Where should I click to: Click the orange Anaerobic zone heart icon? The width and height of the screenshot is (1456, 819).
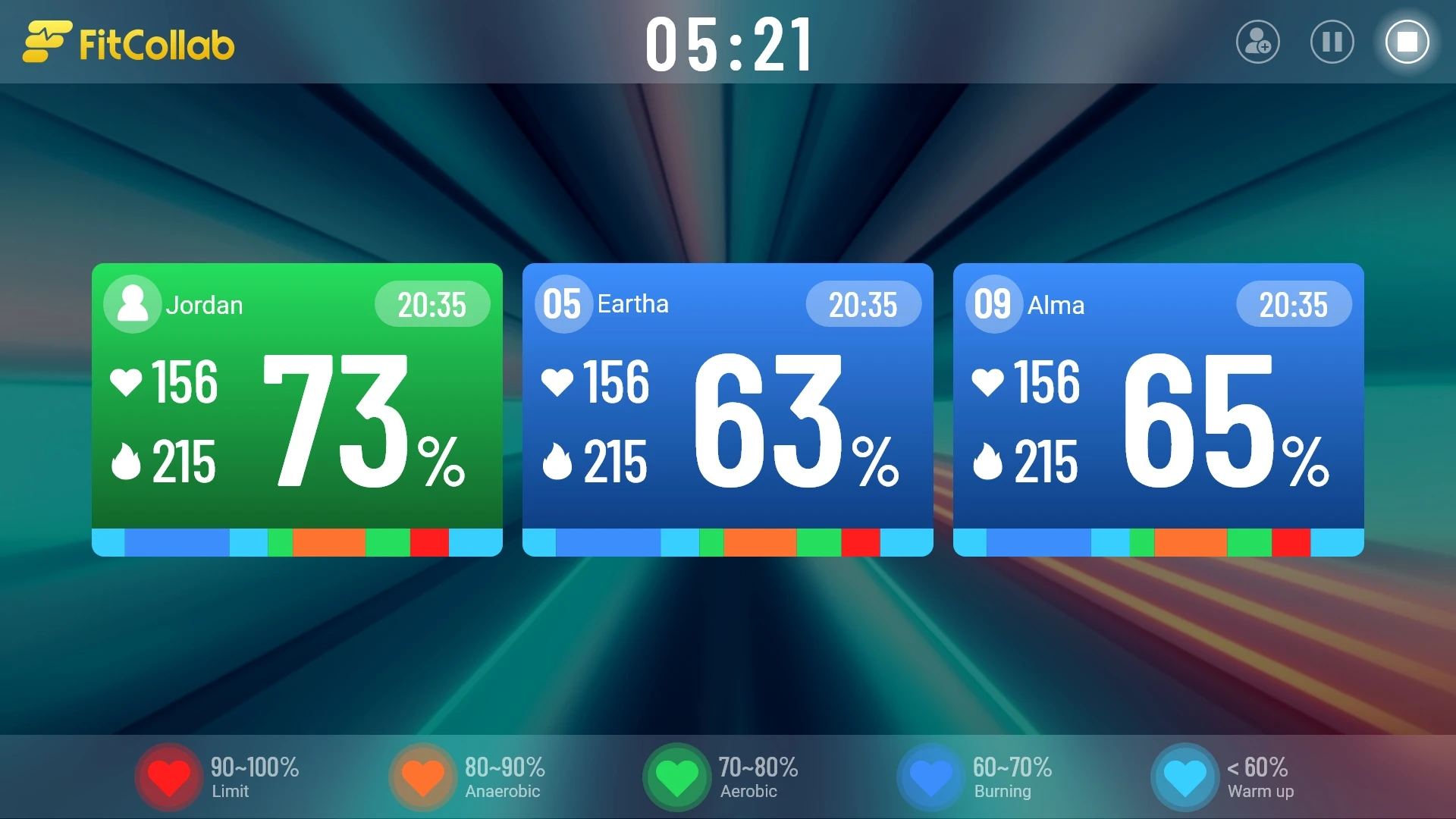point(422,775)
